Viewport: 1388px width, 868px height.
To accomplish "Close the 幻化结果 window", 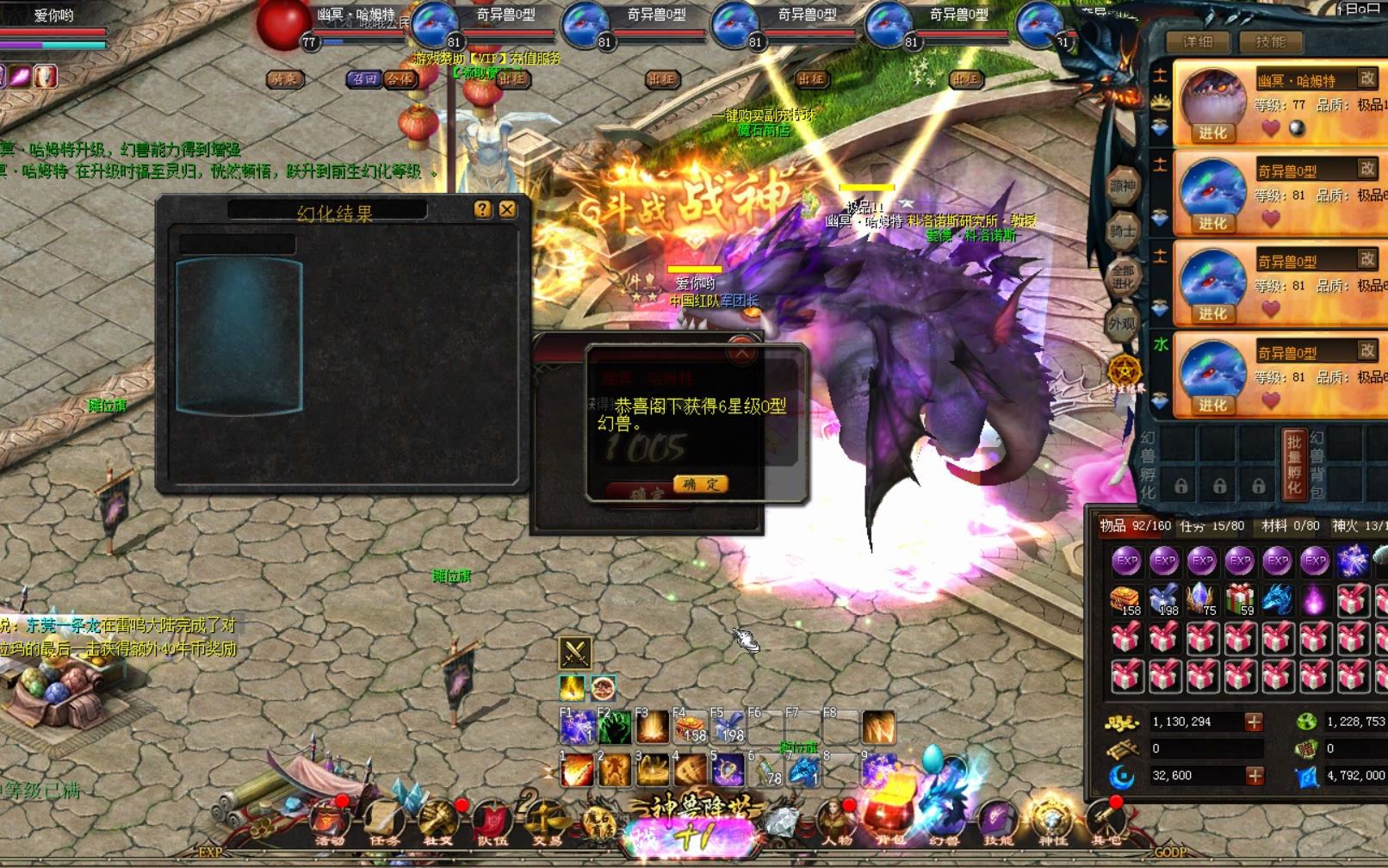I will pos(507,209).
